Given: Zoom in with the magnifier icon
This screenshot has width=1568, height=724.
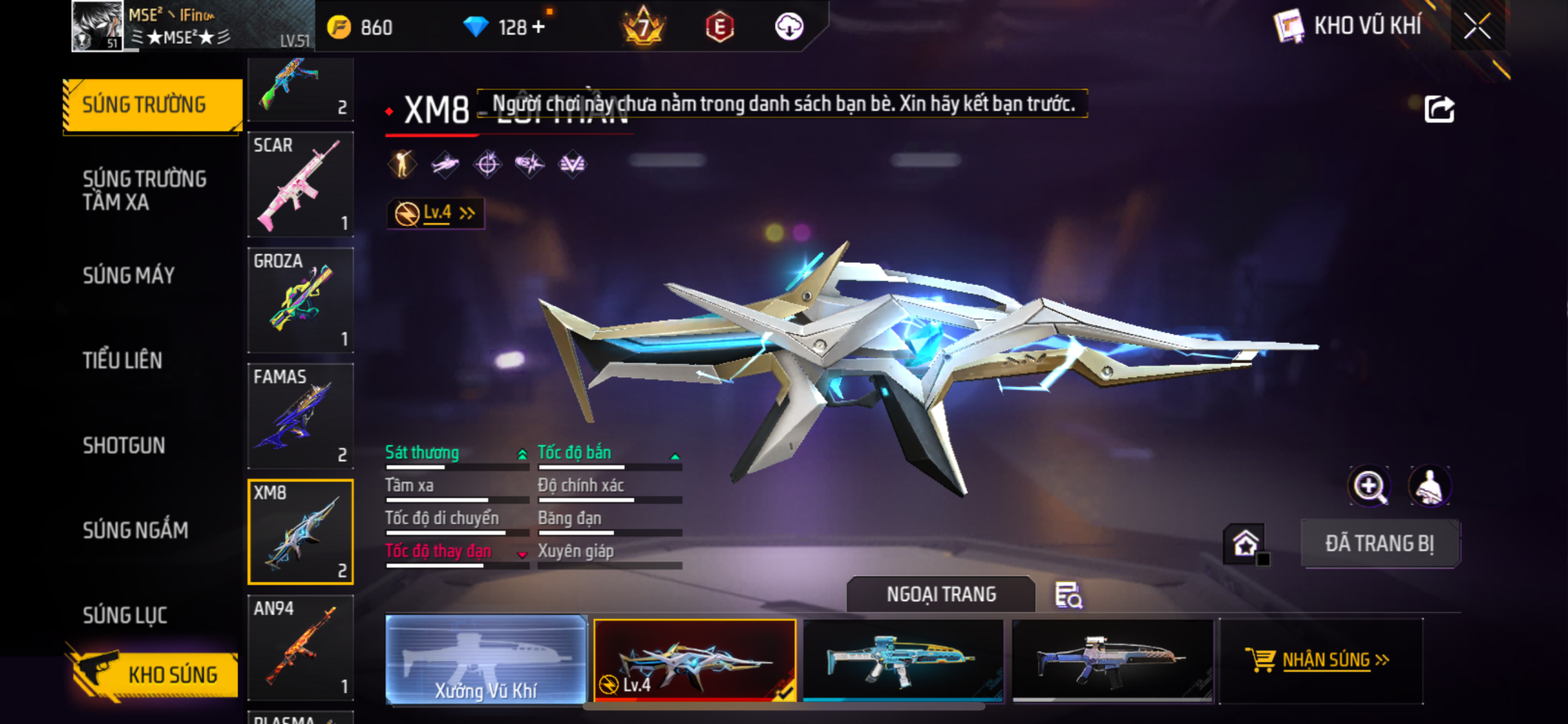Looking at the screenshot, I should tap(1369, 486).
